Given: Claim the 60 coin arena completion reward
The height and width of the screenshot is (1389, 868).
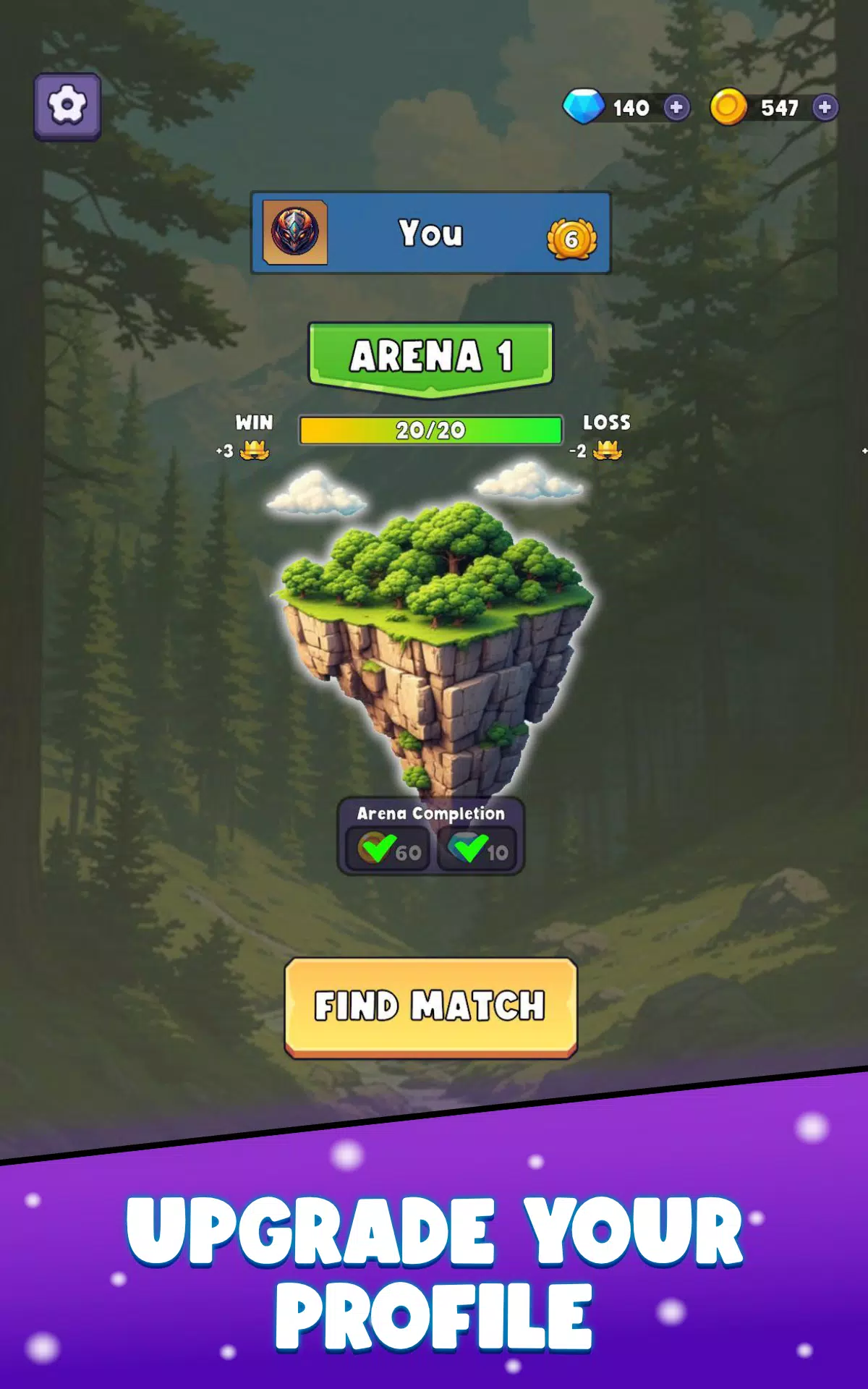Looking at the screenshot, I should pos(389,849).
